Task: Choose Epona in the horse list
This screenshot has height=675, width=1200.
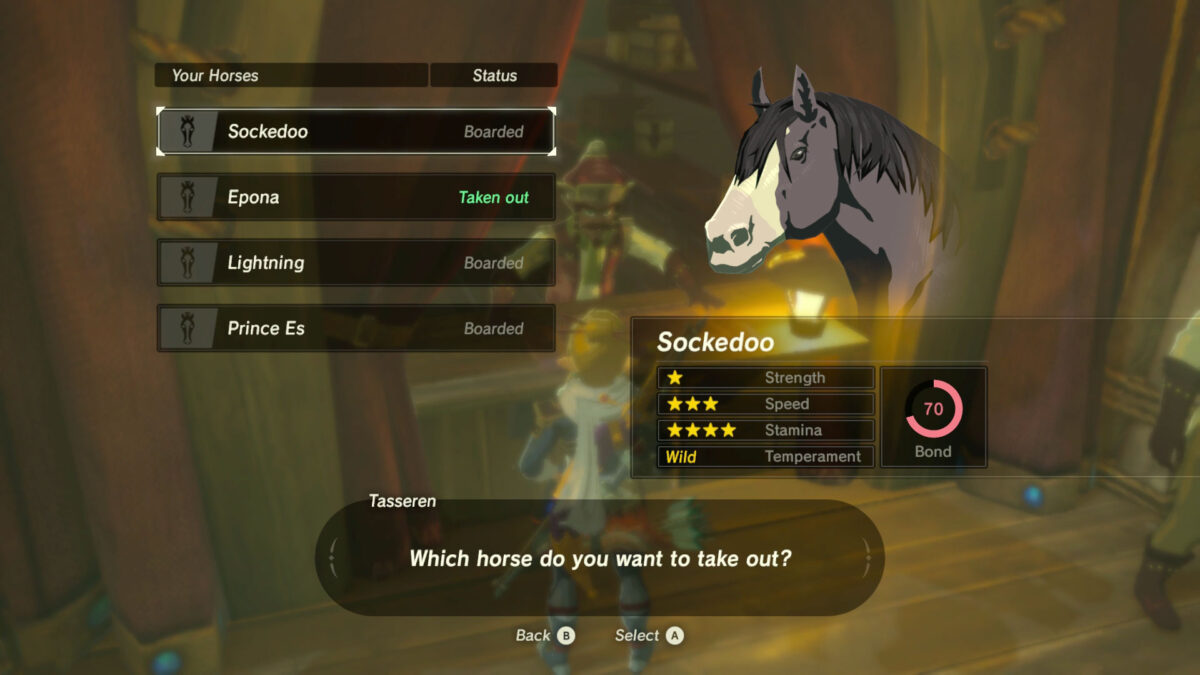Action: (x=355, y=197)
